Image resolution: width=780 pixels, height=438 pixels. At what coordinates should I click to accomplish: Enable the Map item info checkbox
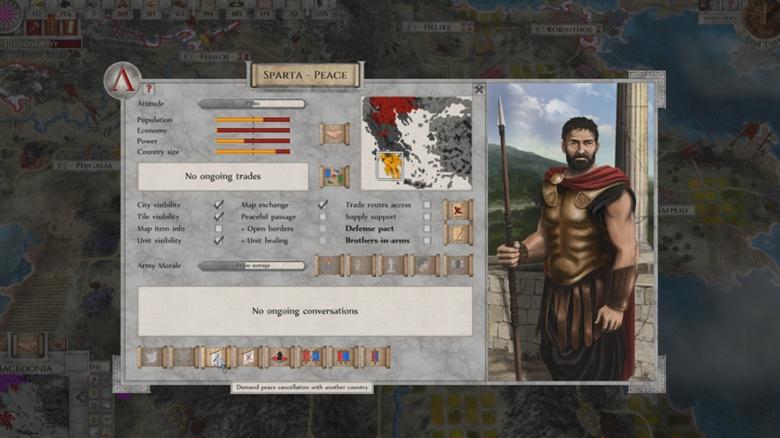[x=218, y=229]
